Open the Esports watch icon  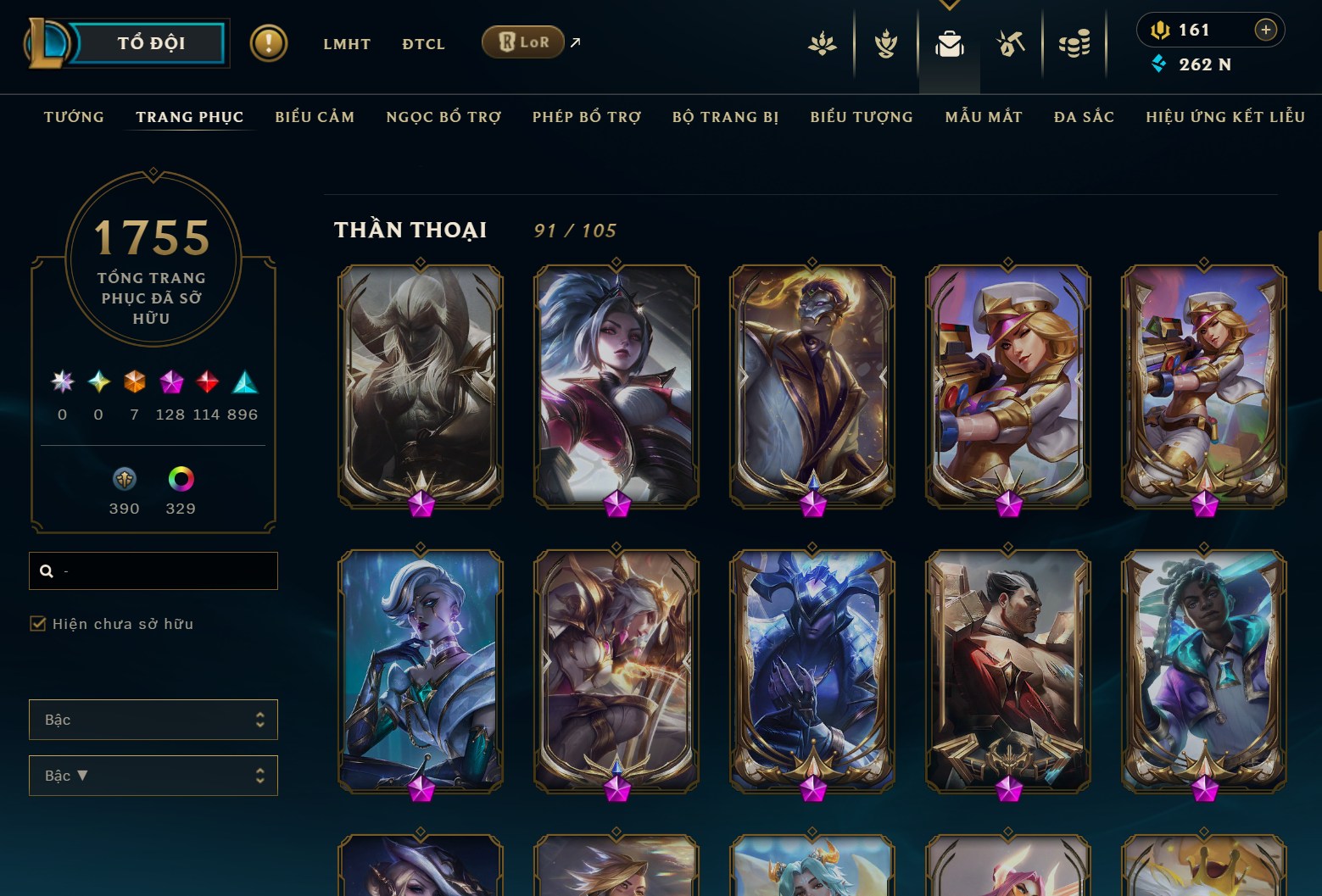coord(1012,45)
